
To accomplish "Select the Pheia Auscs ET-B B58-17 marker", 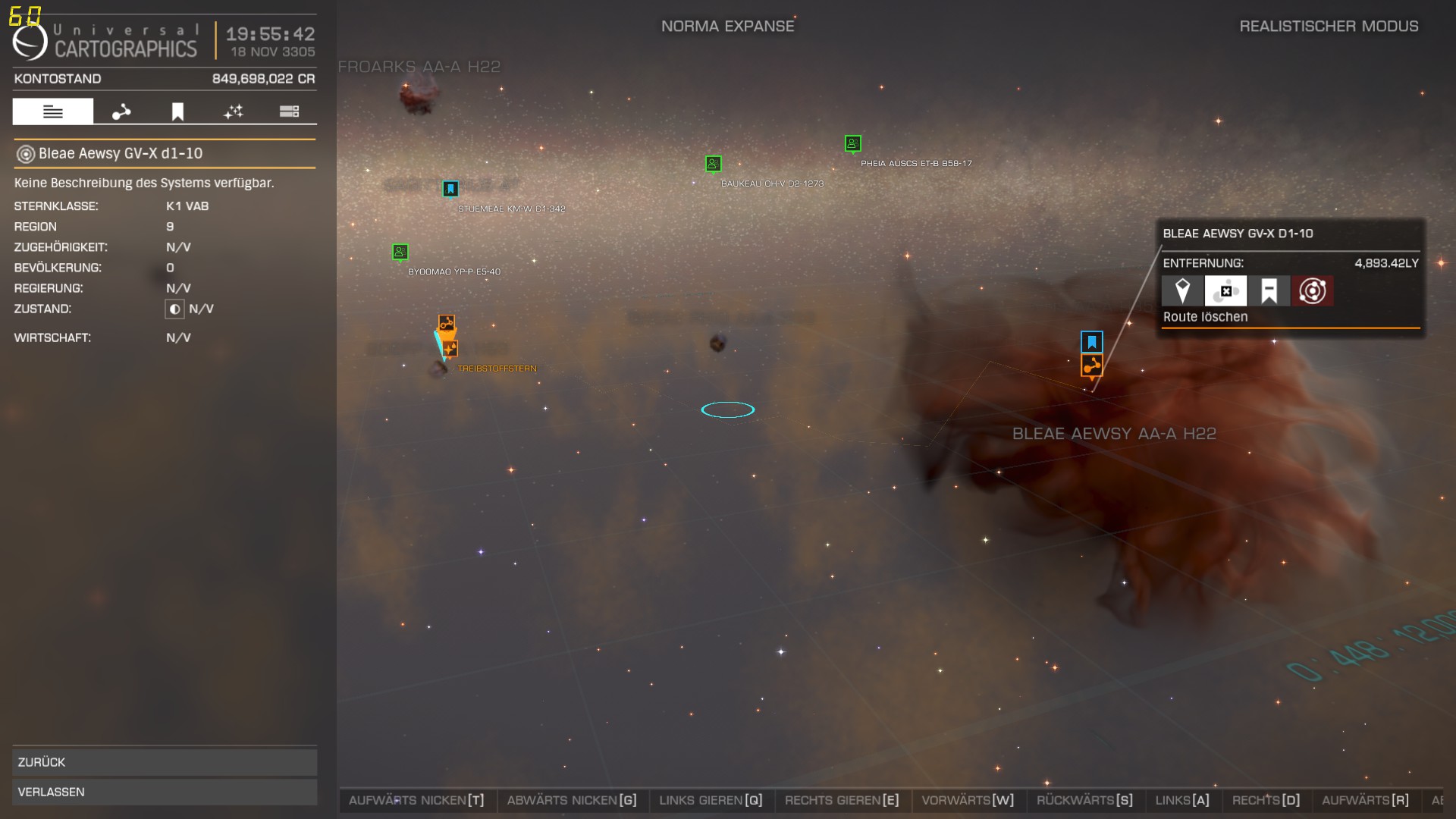I will (852, 143).
